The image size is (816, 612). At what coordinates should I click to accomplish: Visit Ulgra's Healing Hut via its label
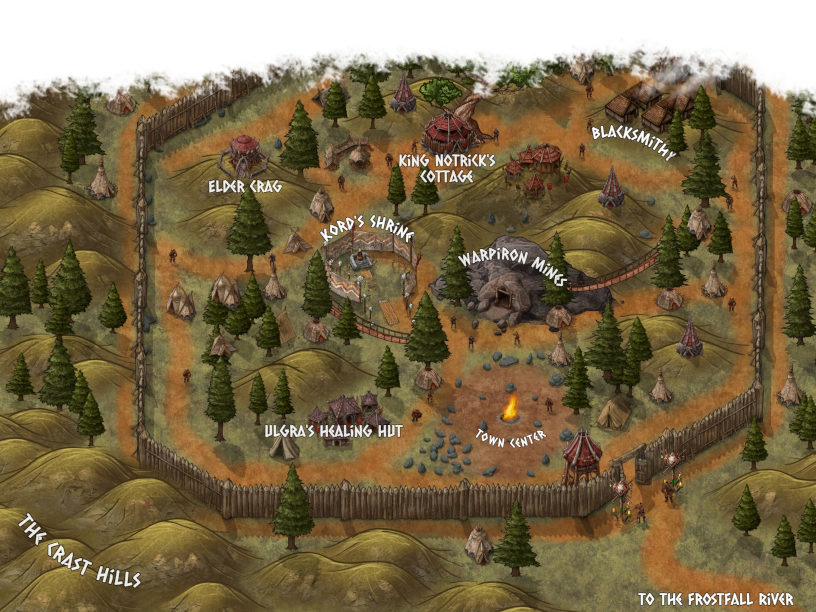click(333, 431)
